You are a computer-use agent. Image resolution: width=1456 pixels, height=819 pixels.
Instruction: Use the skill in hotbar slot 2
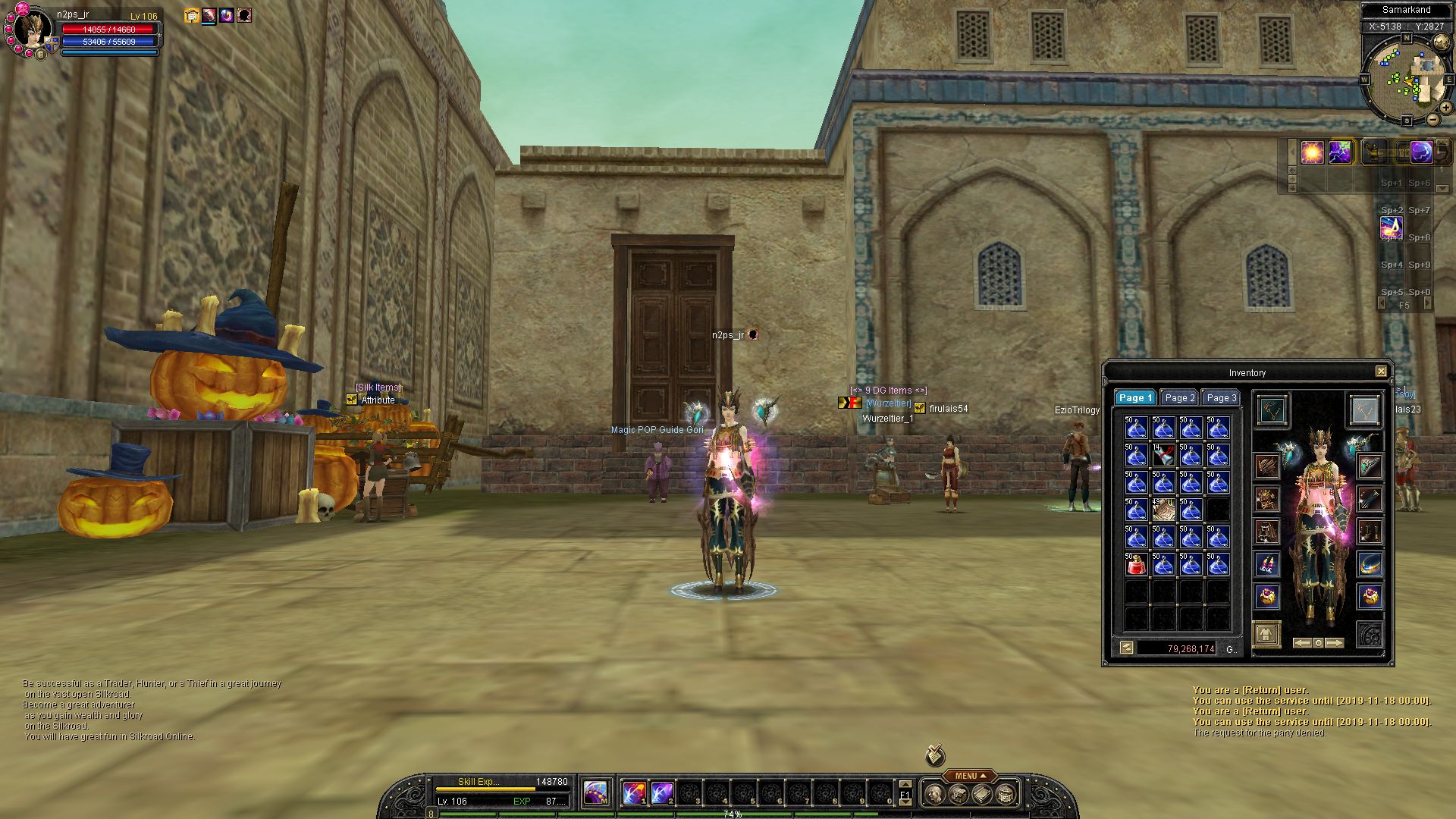pyautogui.click(x=661, y=794)
